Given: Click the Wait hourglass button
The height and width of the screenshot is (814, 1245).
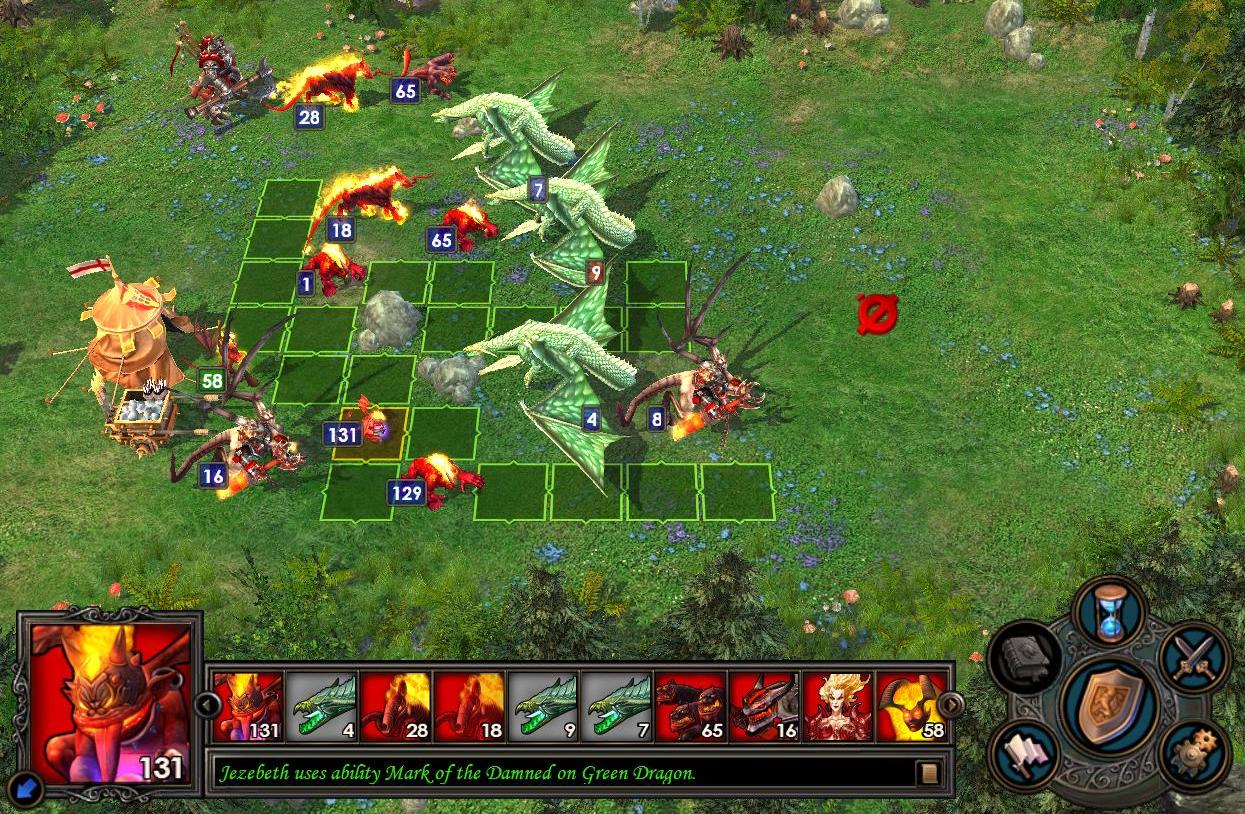Looking at the screenshot, I should 1110,612.
